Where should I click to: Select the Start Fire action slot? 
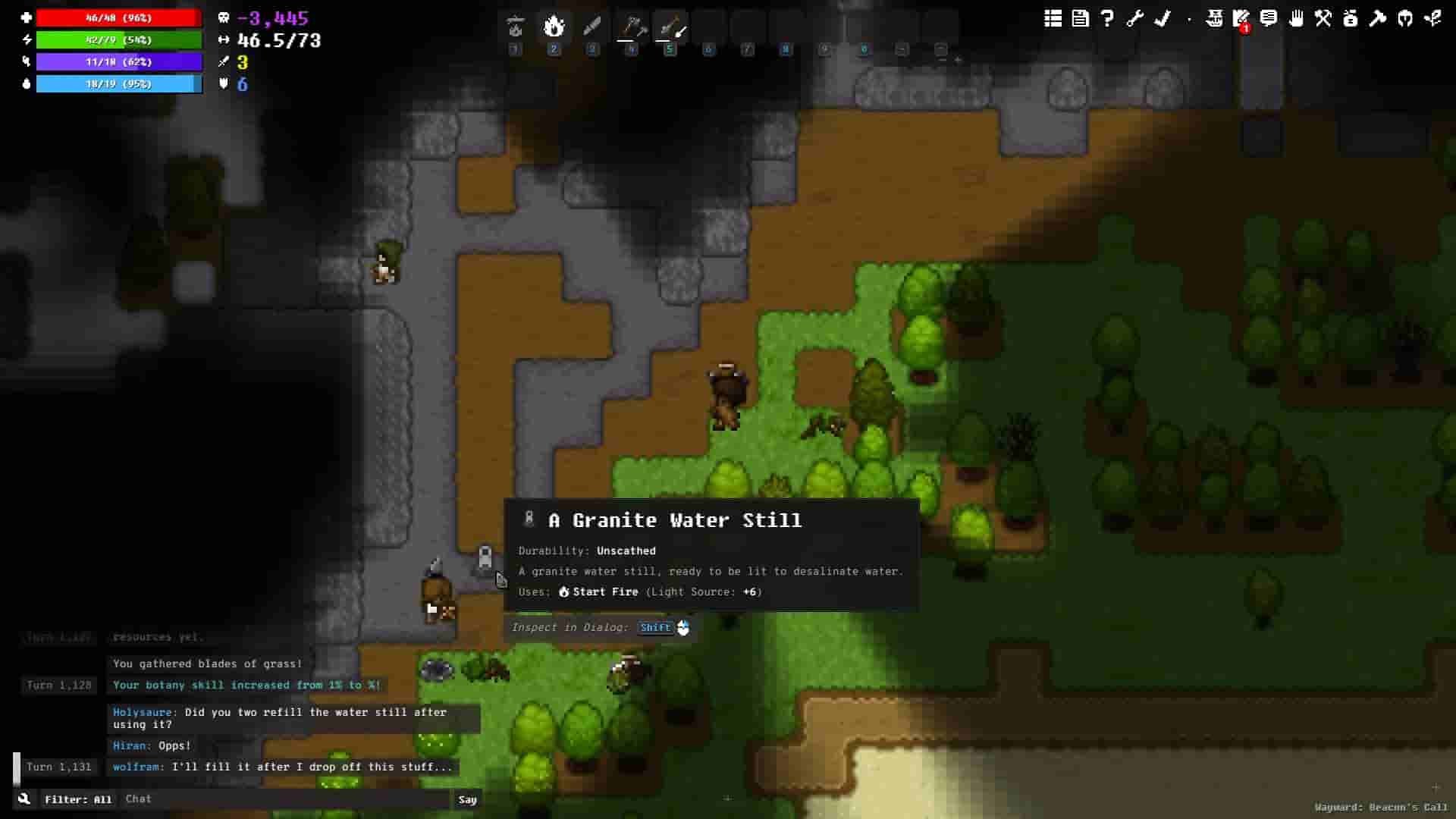pos(554,28)
